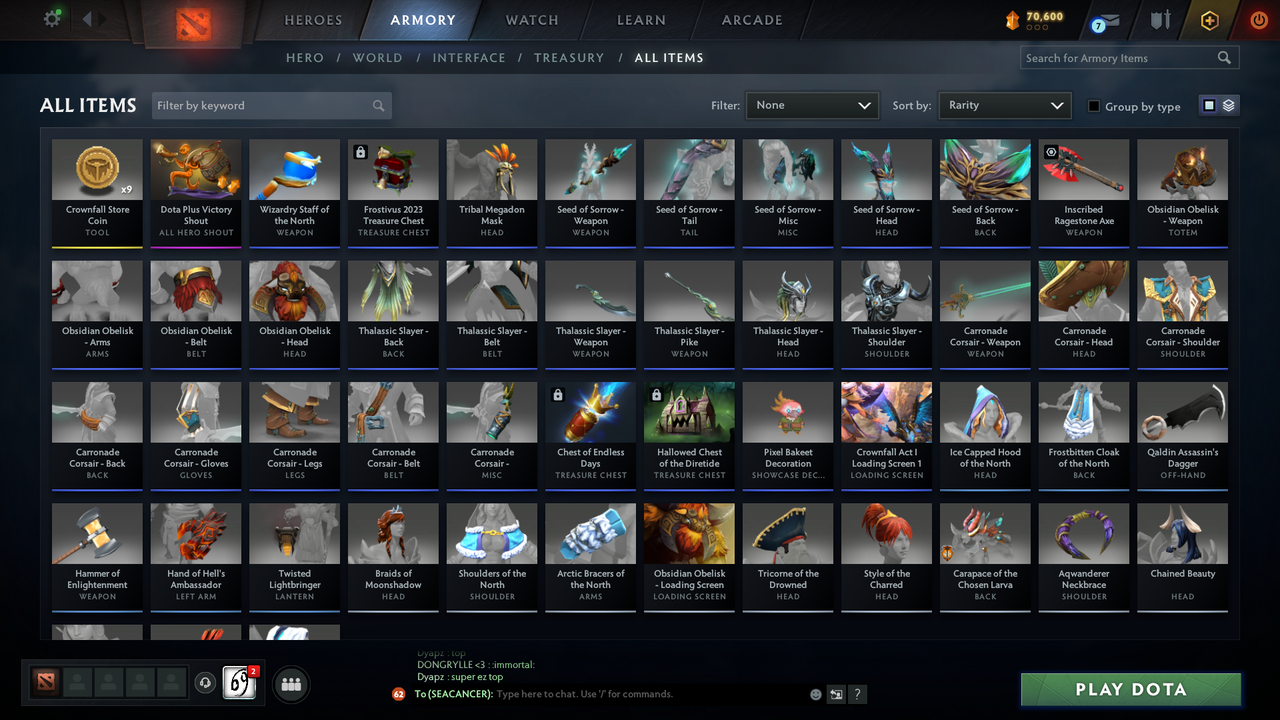This screenshot has height=720, width=1280.
Task: Open the Filter dropdown set to None
Action: pyautogui.click(x=811, y=104)
